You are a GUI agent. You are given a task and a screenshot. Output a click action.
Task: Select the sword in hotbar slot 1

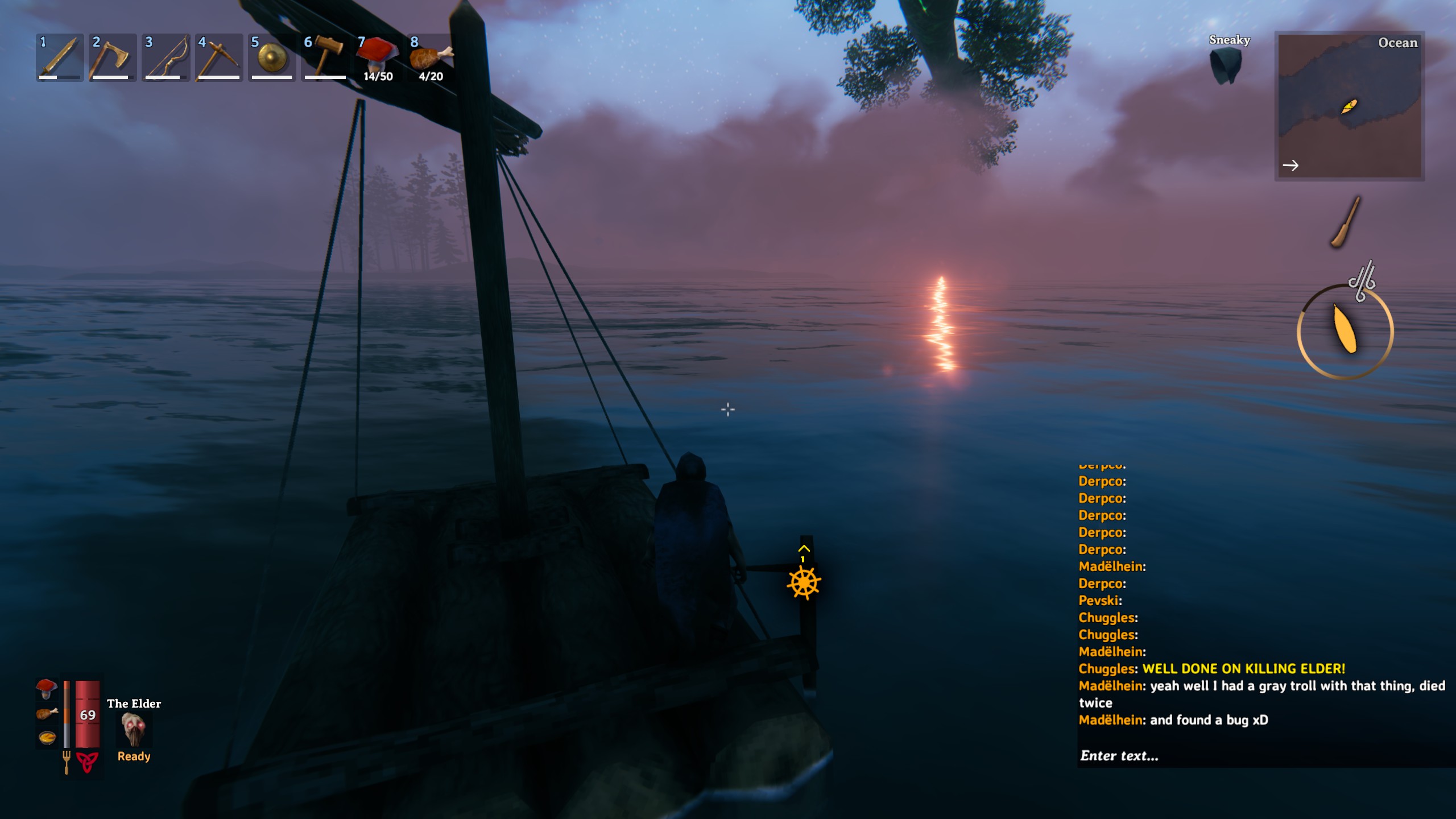[x=60, y=57]
